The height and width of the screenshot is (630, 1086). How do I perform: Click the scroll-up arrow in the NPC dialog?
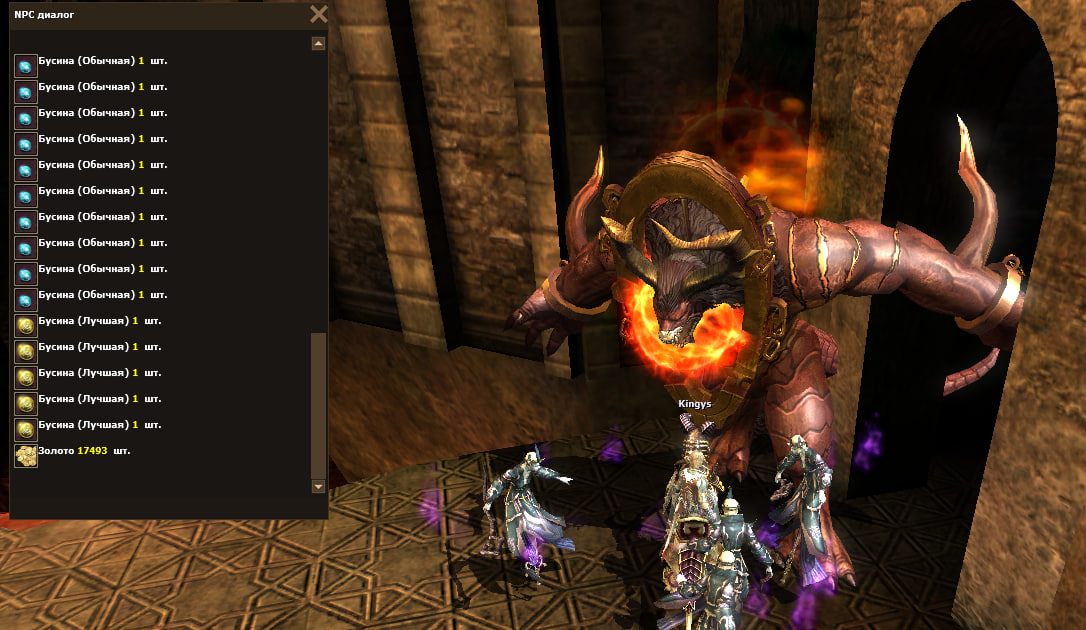(x=318, y=44)
